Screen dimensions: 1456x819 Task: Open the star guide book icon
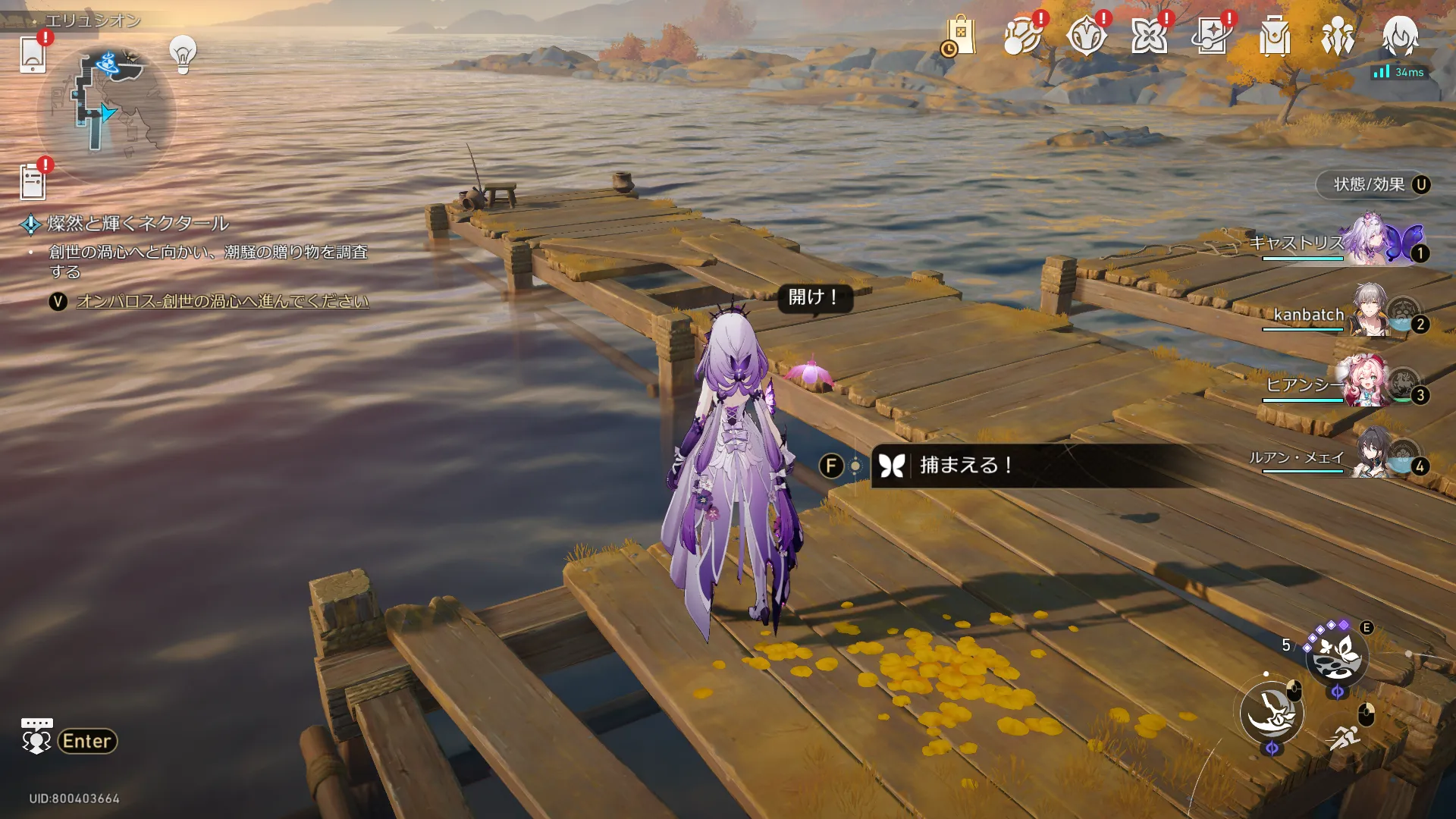coord(1211,36)
